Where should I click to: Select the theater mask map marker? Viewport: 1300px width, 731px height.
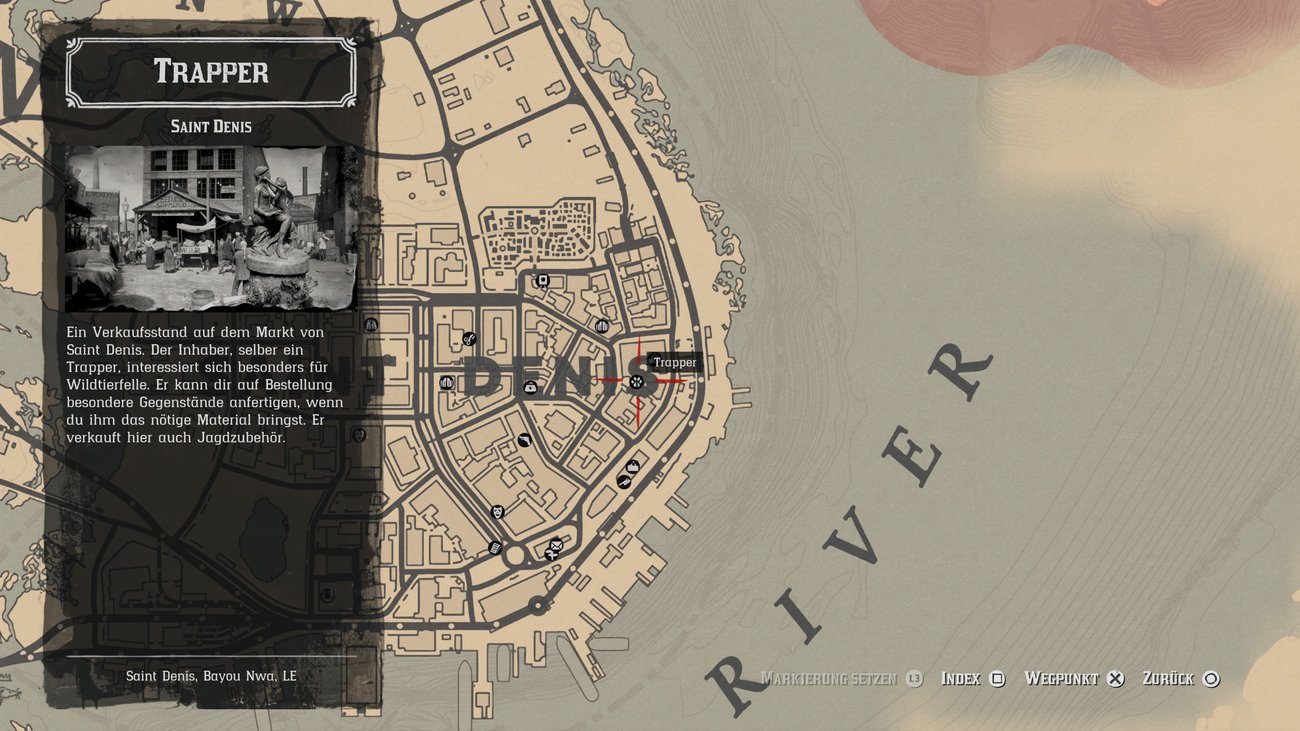tap(497, 511)
